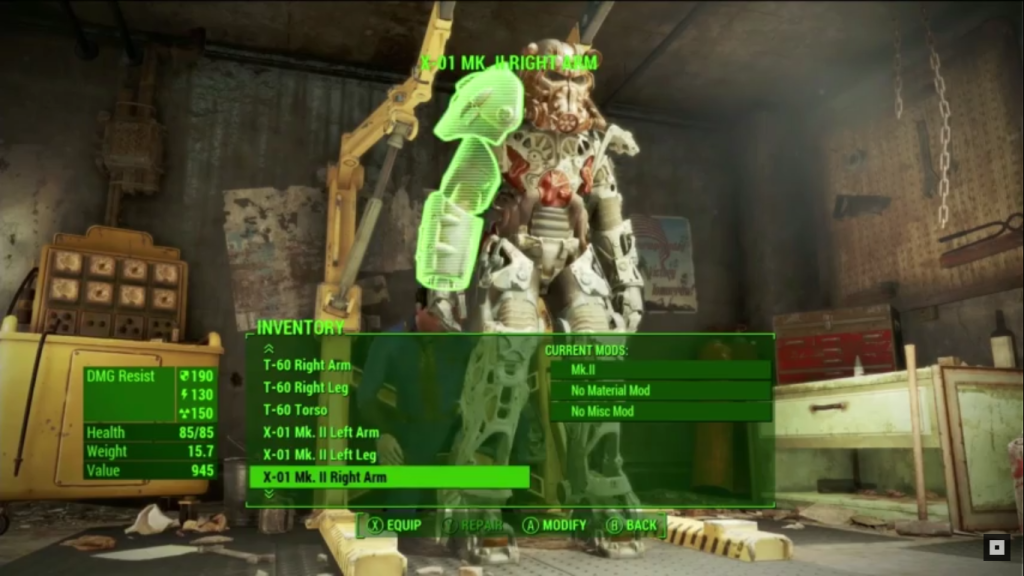Select the No Misc Mod slot

pyautogui.click(x=660, y=412)
